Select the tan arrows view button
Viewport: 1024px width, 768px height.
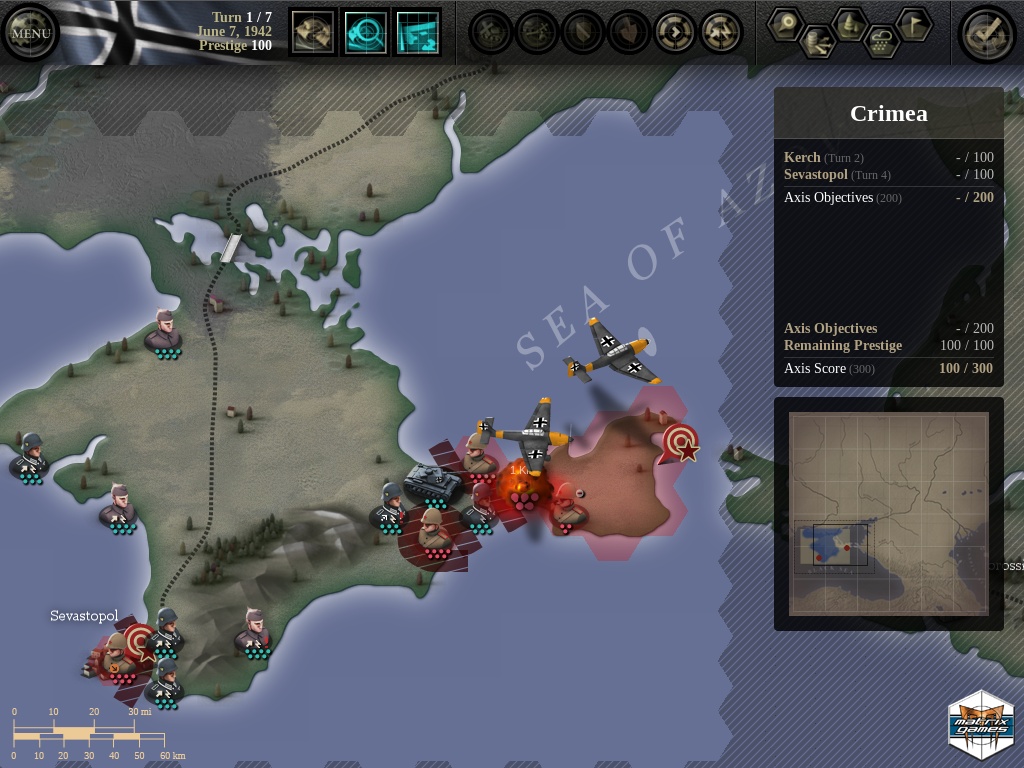(x=313, y=32)
